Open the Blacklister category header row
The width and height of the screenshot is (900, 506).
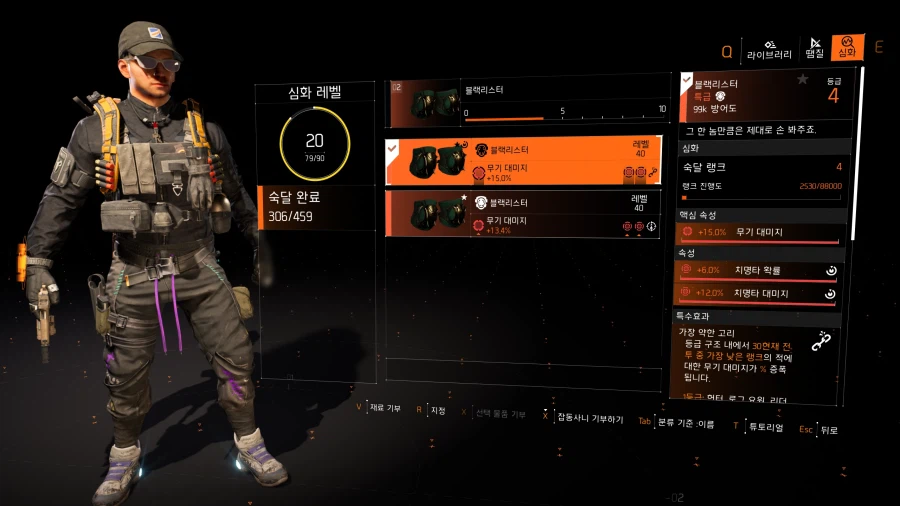click(x=527, y=101)
